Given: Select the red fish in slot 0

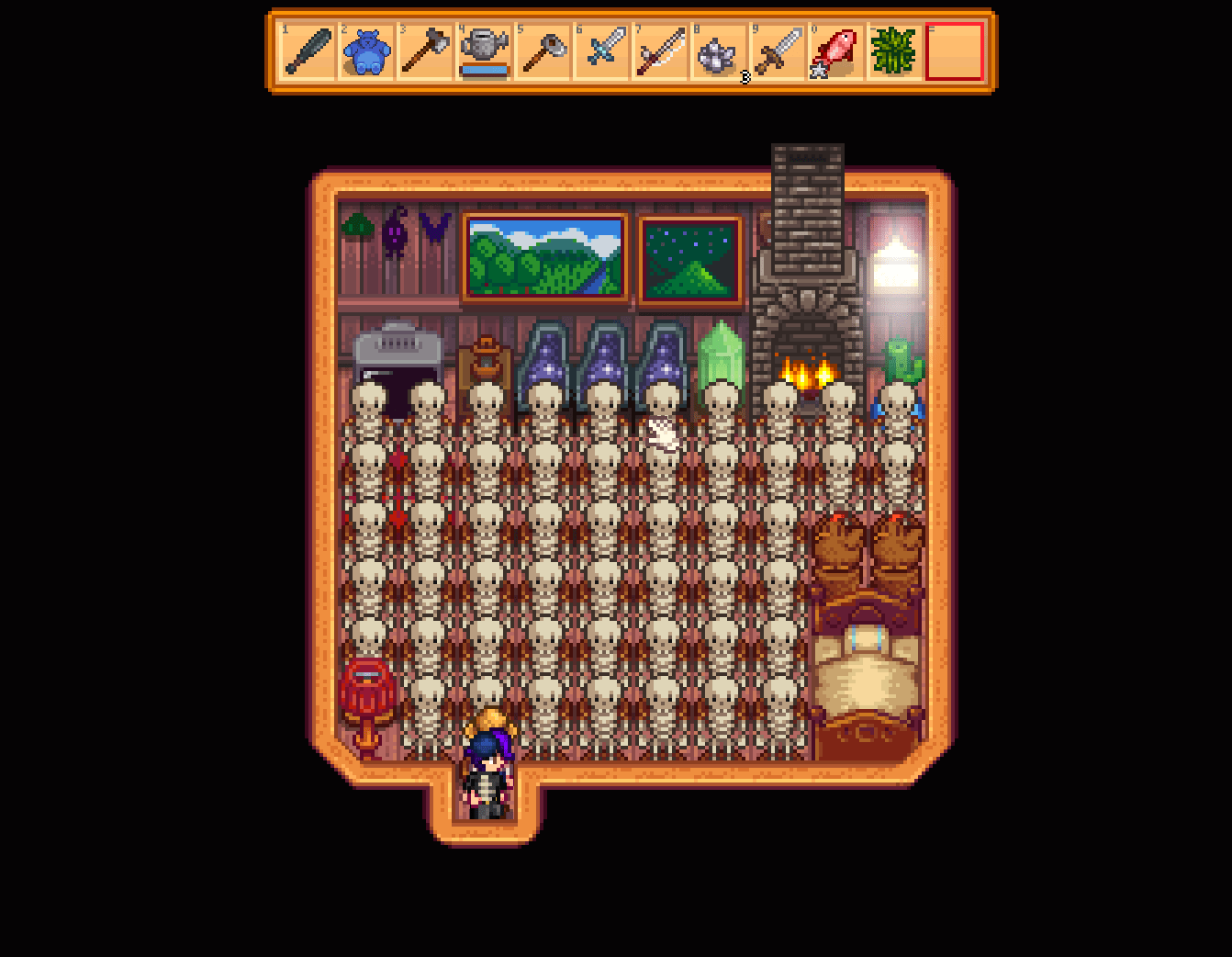Looking at the screenshot, I should pos(836,52).
